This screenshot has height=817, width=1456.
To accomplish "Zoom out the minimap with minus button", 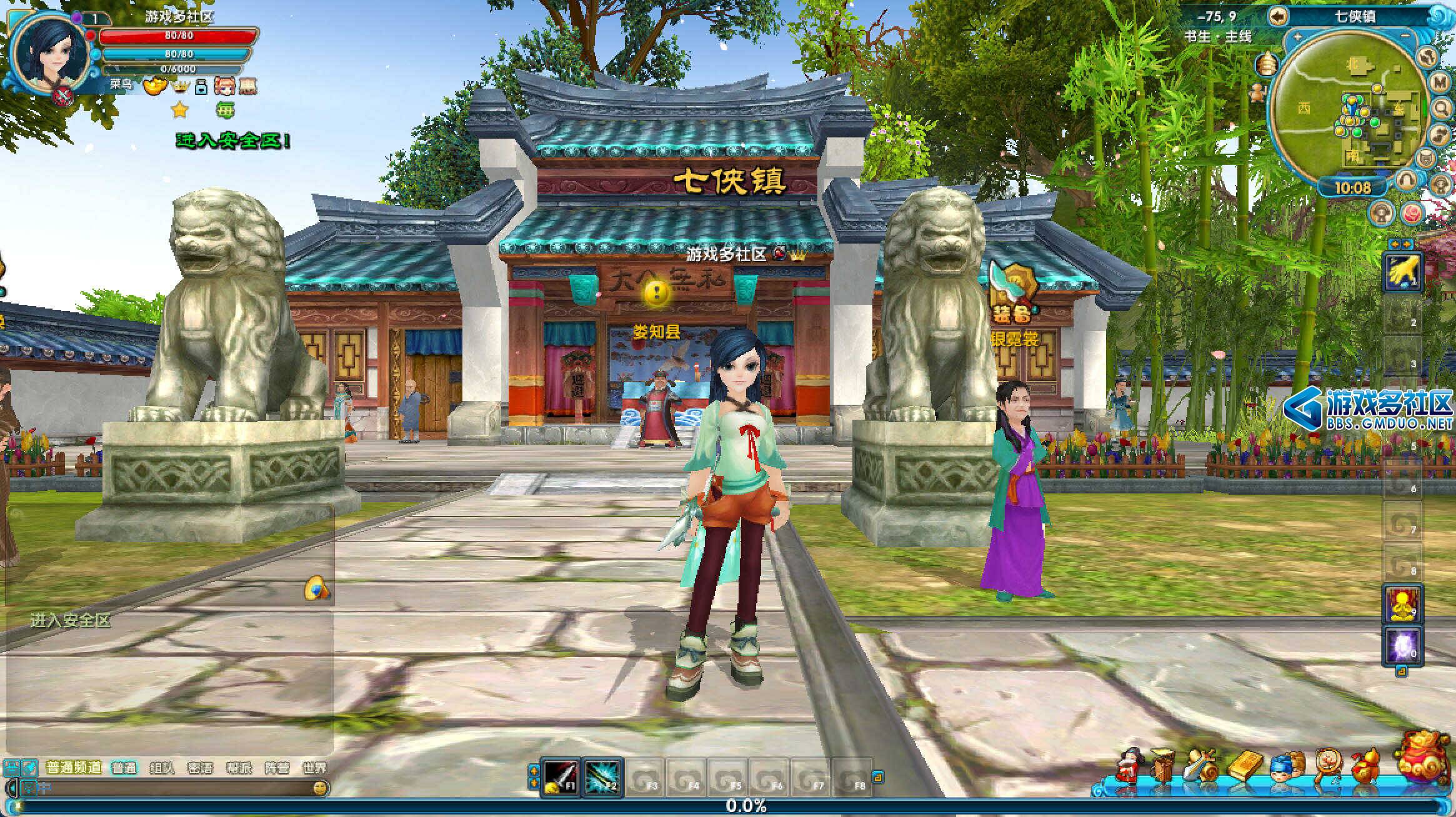I will pyautogui.click(x=1405, y=36).
